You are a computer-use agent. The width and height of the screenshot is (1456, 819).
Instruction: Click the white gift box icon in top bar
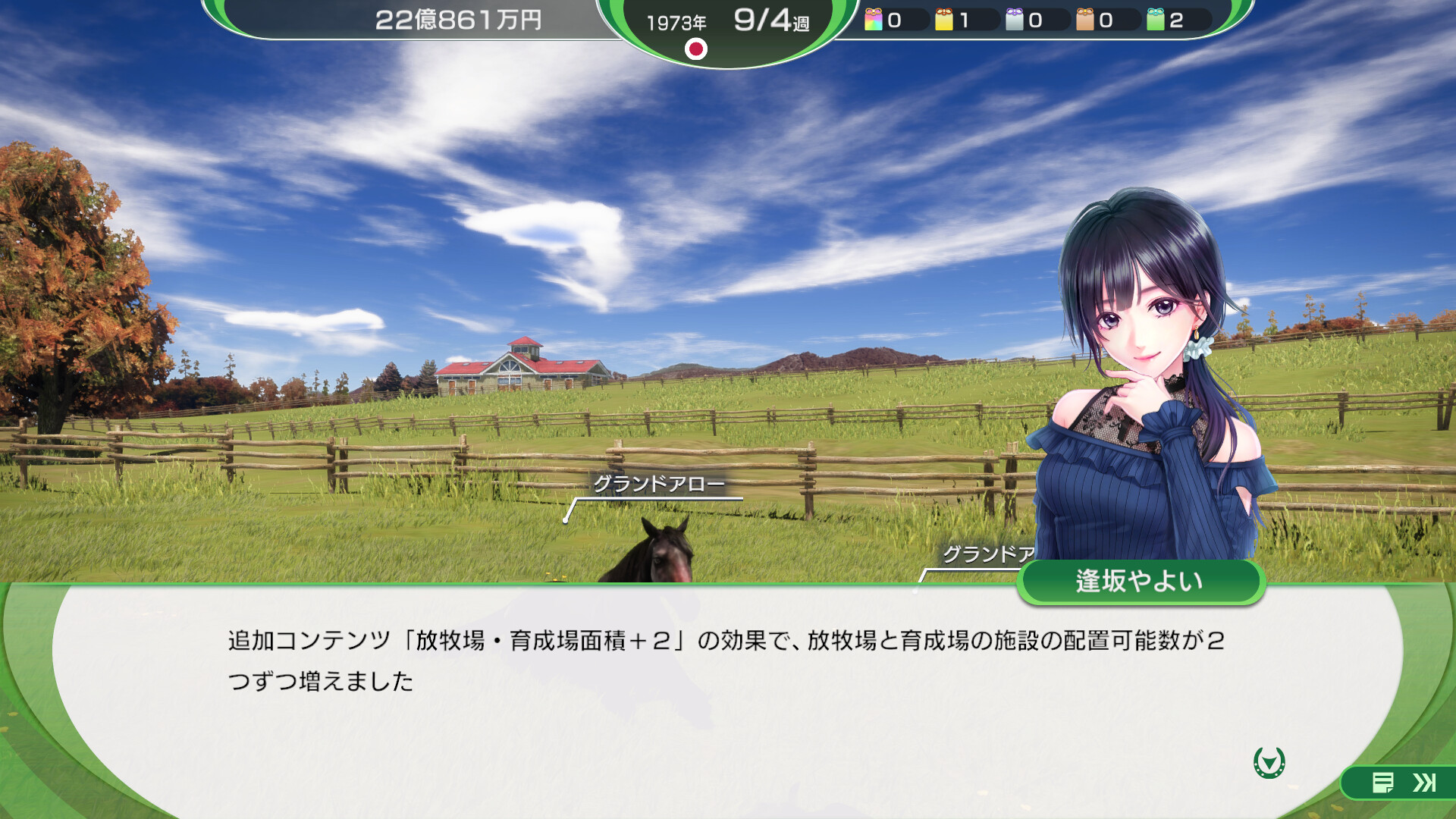[1014, 20]
